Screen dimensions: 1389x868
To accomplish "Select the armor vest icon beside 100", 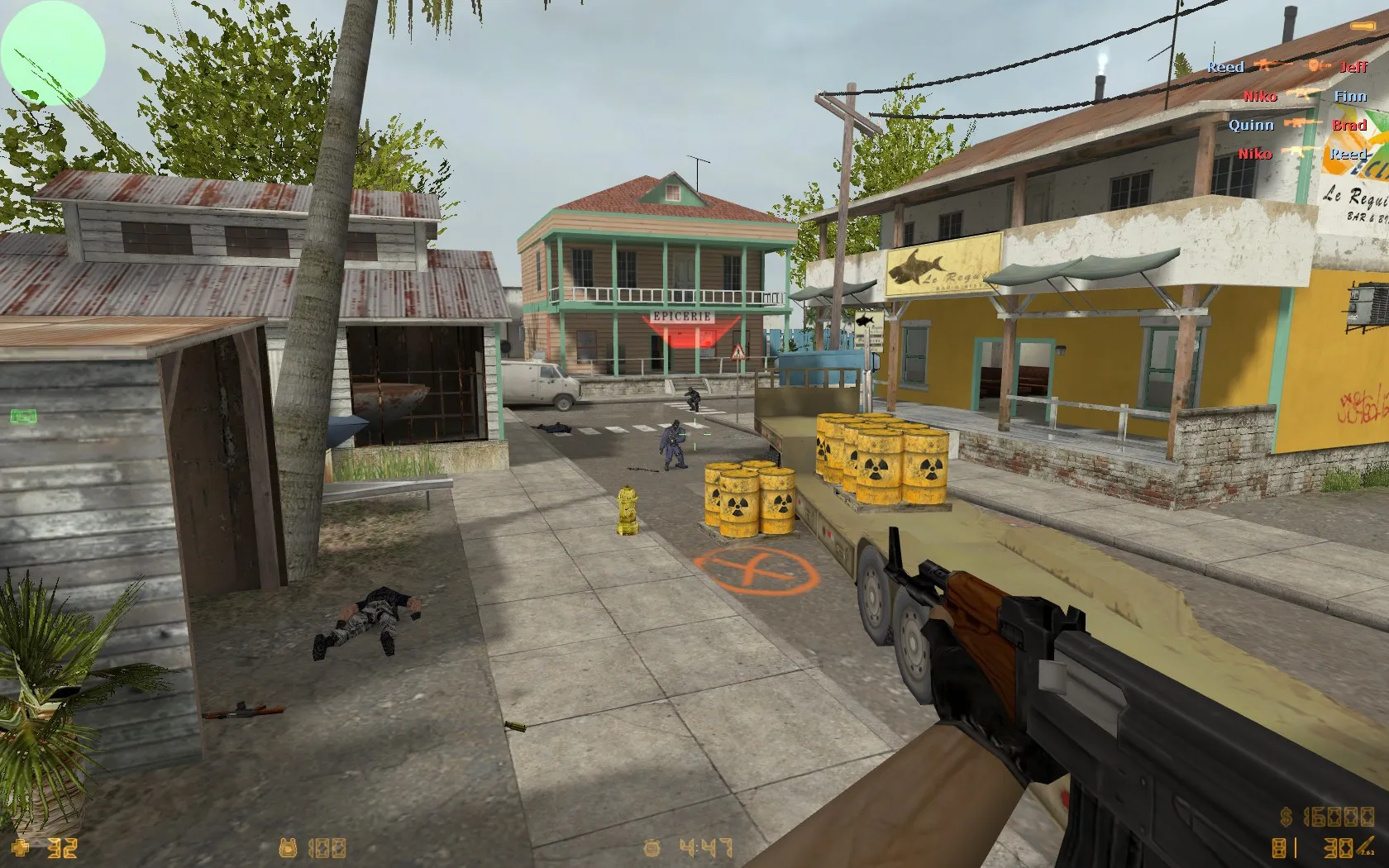I will click(x=288, y=847).
